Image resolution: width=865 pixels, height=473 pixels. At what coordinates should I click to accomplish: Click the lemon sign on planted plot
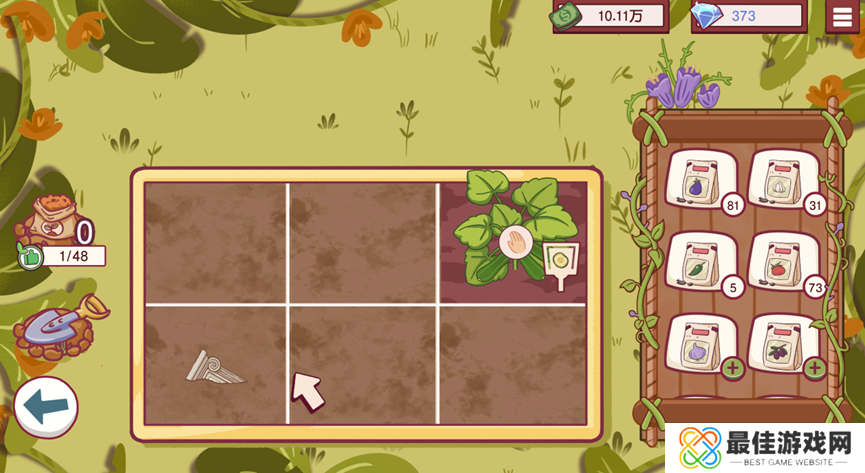[x=561, y=262]
